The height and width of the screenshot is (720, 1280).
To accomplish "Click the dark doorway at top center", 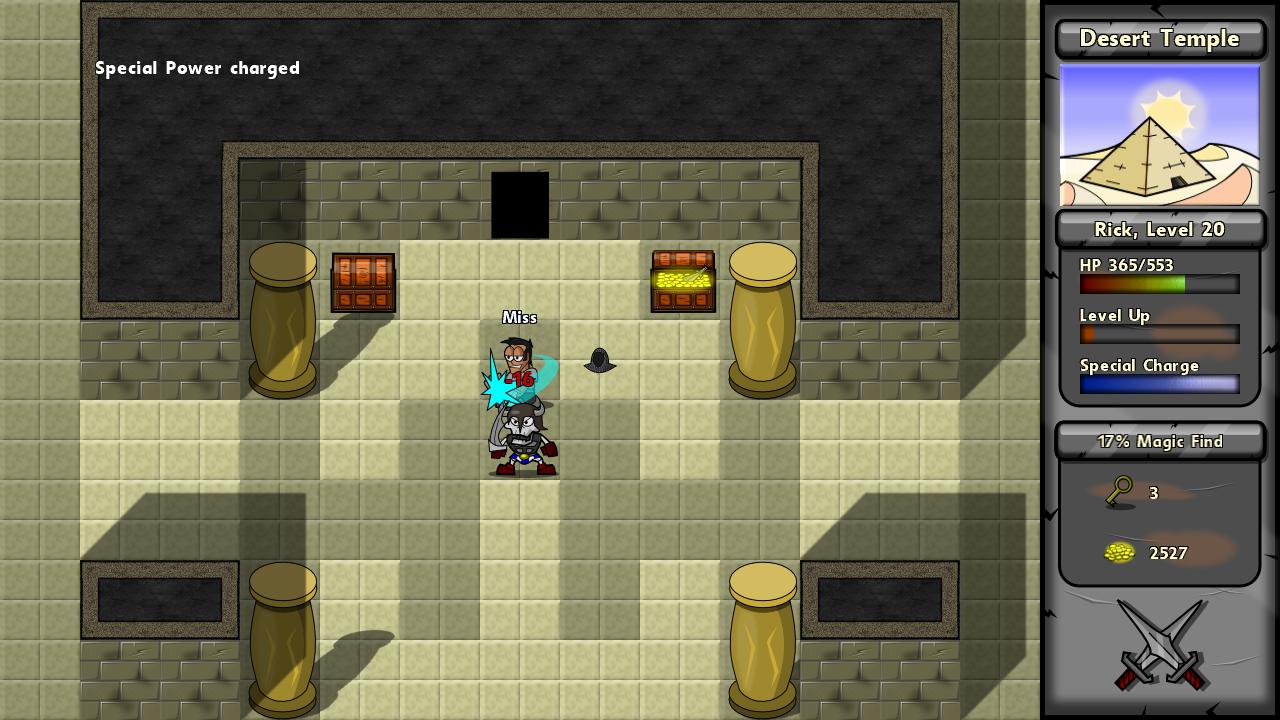I will click(520, 205).
